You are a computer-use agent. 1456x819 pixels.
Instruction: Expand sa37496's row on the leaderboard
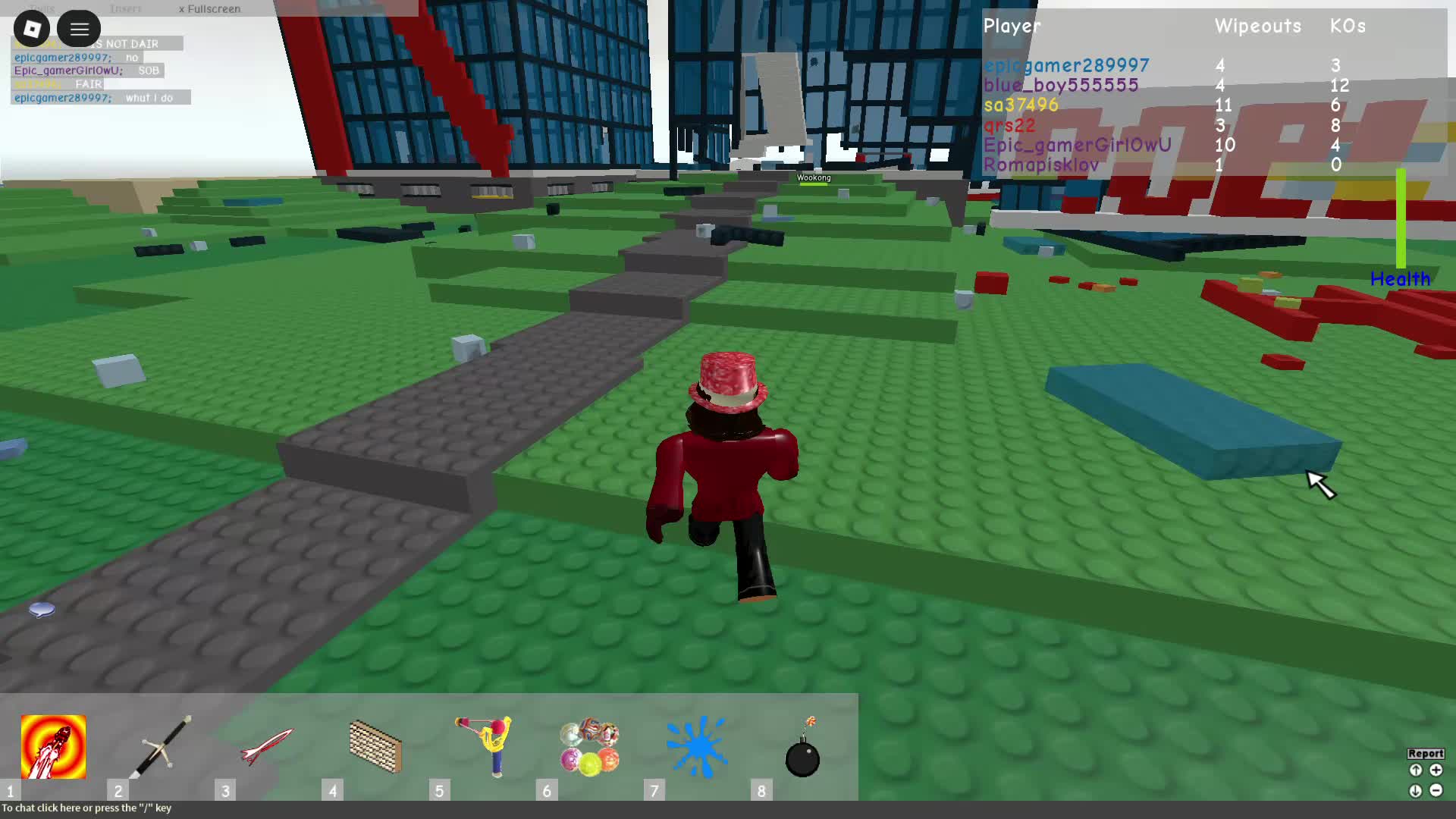tap(1020, 105)
